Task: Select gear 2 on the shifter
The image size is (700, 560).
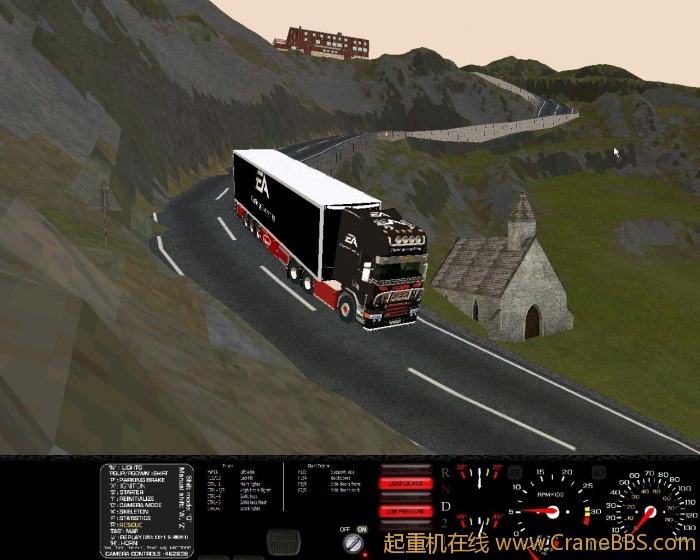Action: (x=445, y=525)
